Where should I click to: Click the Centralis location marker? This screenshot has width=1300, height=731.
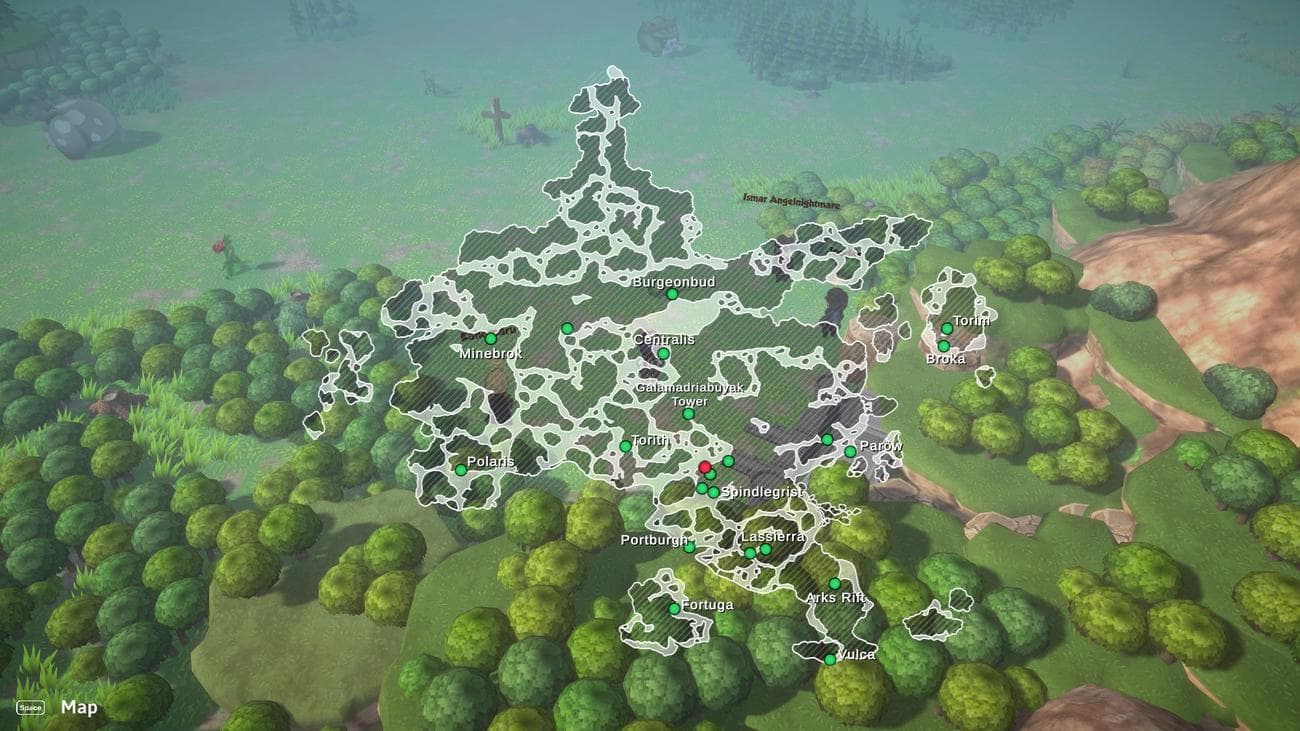663,353
